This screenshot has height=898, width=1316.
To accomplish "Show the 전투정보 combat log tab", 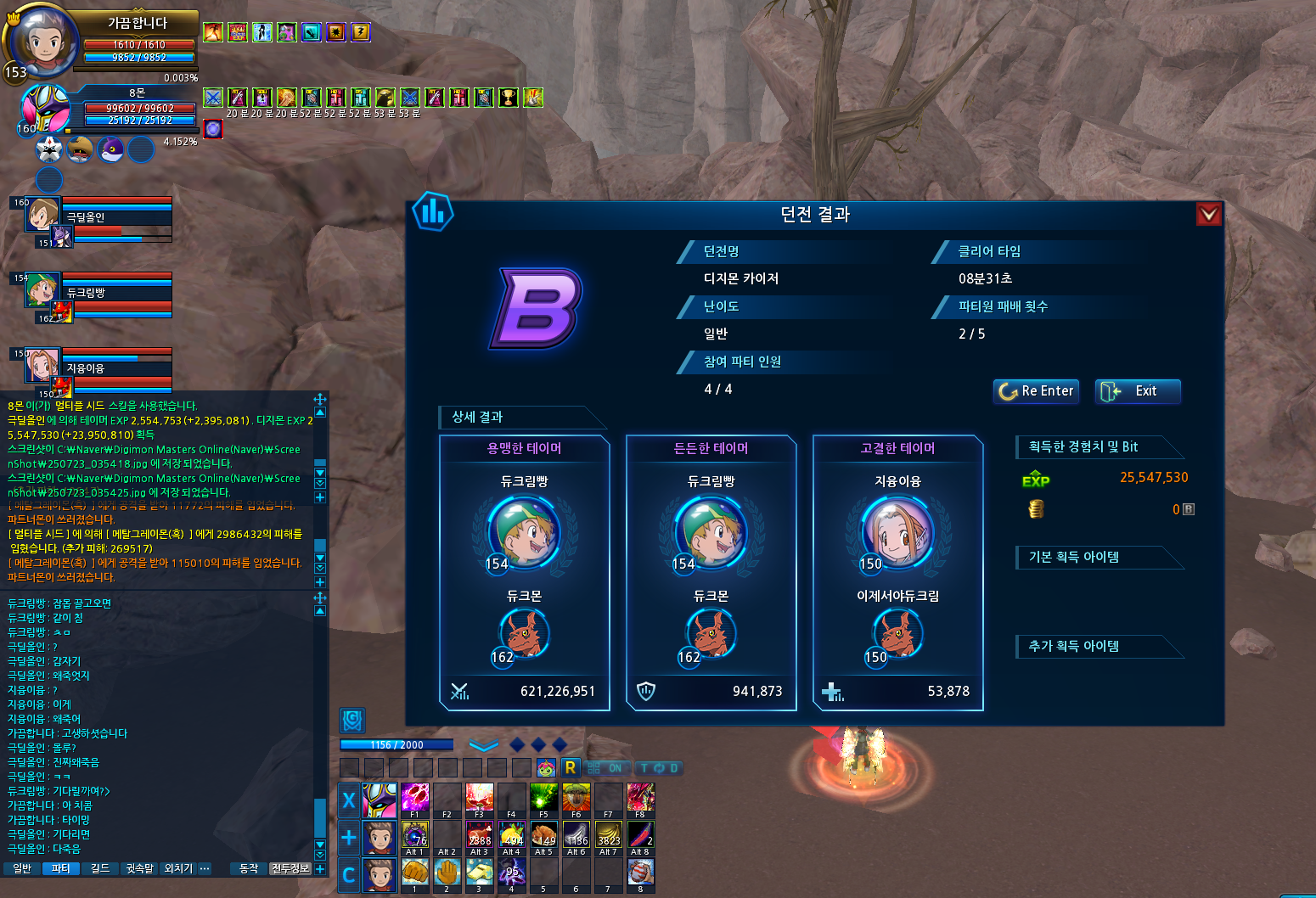I will tap(290, 868).
